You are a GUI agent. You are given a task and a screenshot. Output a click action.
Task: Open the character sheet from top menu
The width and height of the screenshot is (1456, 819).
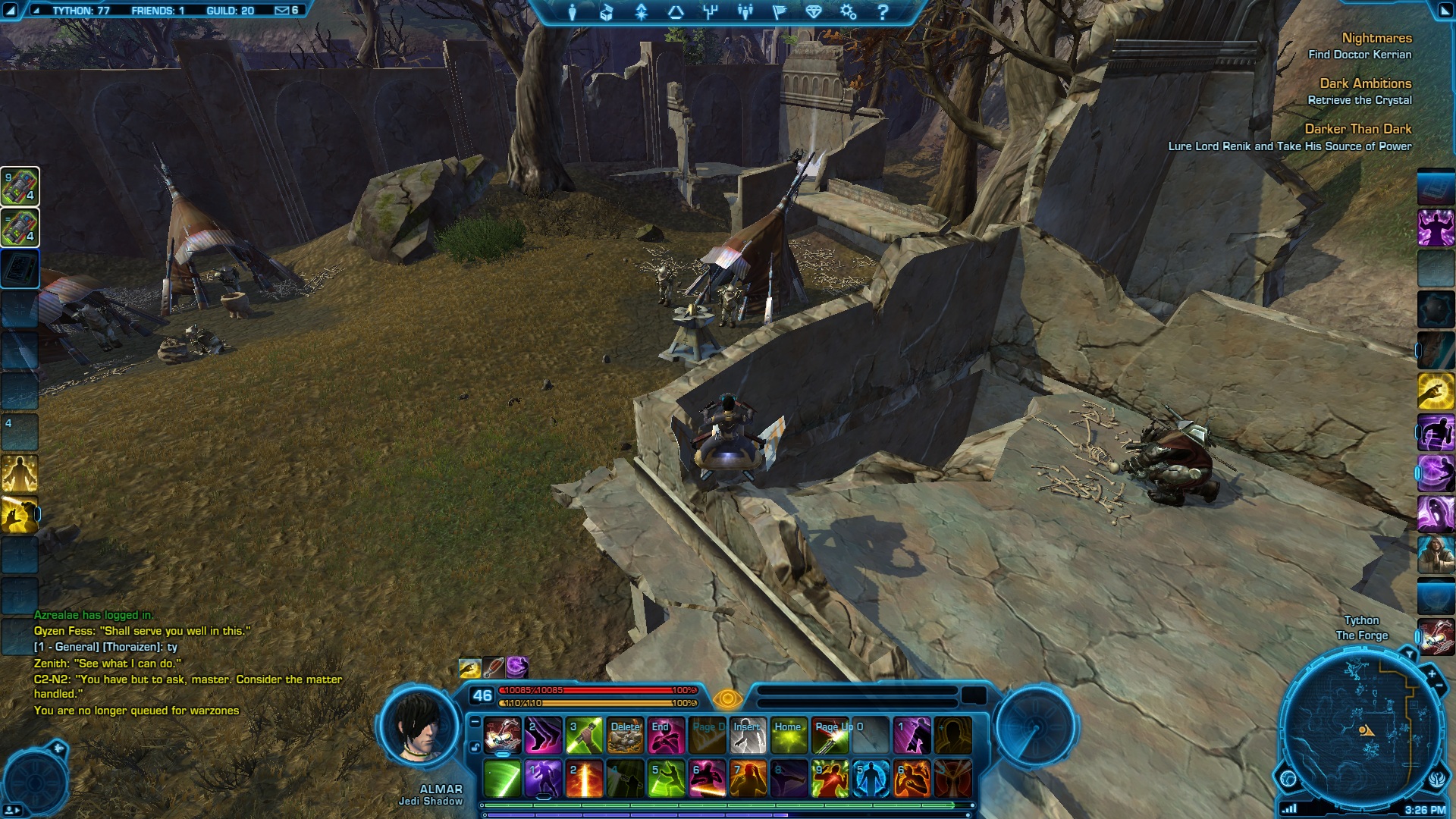click(573, 12)
